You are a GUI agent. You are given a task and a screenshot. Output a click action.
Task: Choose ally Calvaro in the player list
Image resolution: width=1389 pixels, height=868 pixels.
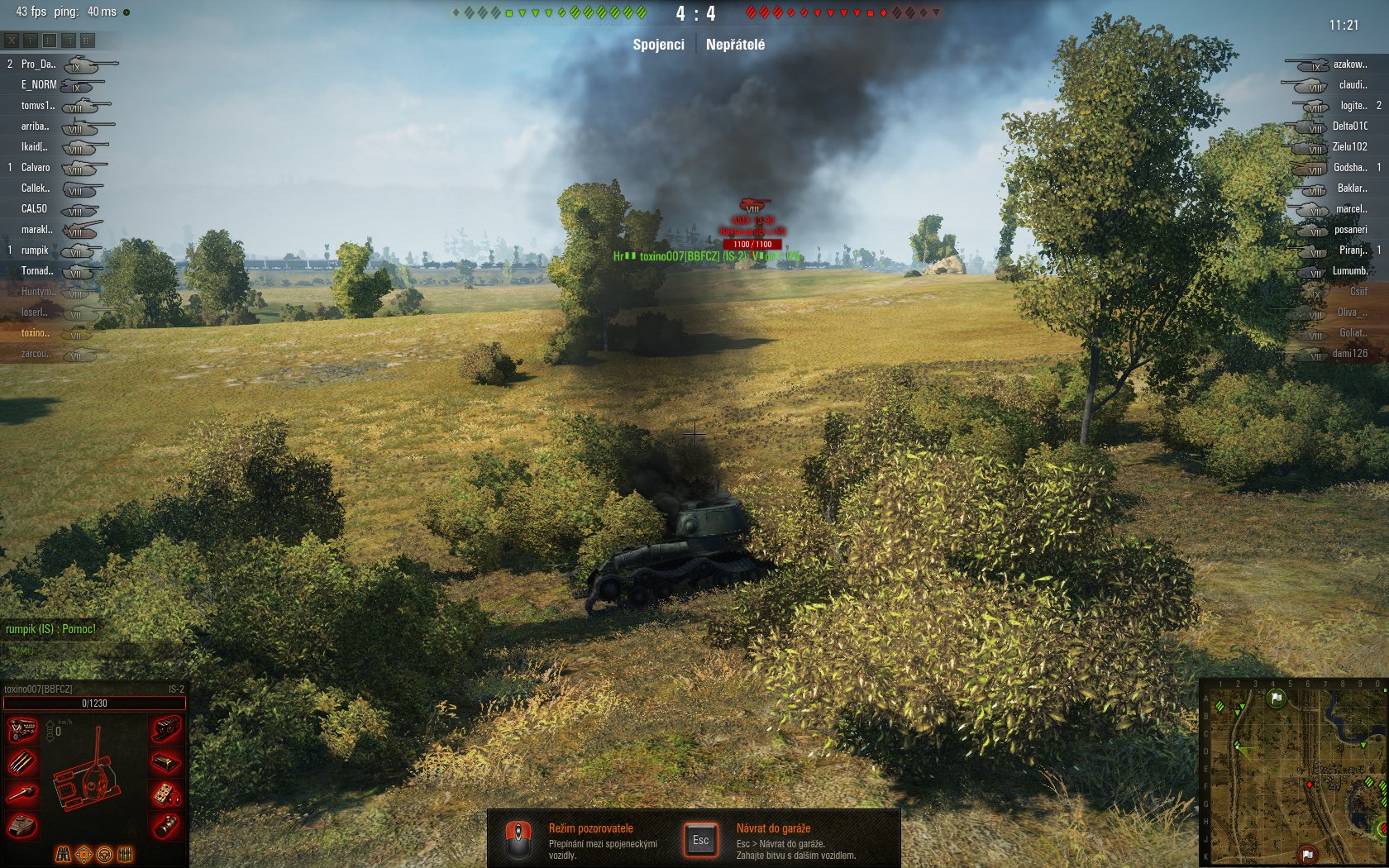click(x=36, y=167)
